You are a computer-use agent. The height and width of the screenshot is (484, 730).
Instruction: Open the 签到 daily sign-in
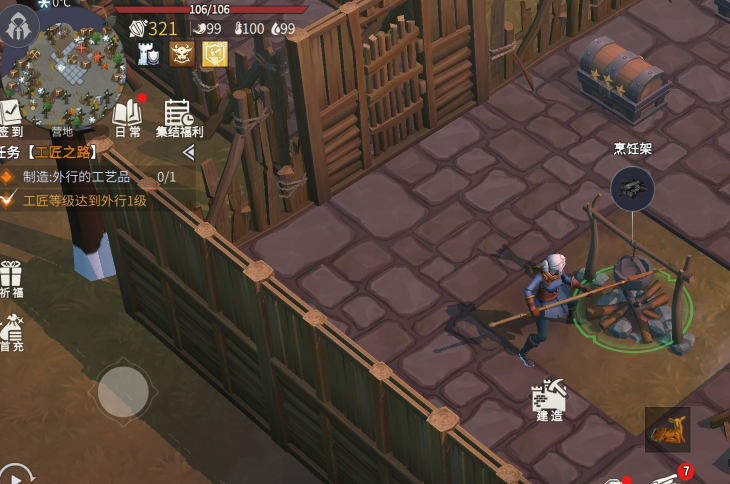click(x=10, y=117)
